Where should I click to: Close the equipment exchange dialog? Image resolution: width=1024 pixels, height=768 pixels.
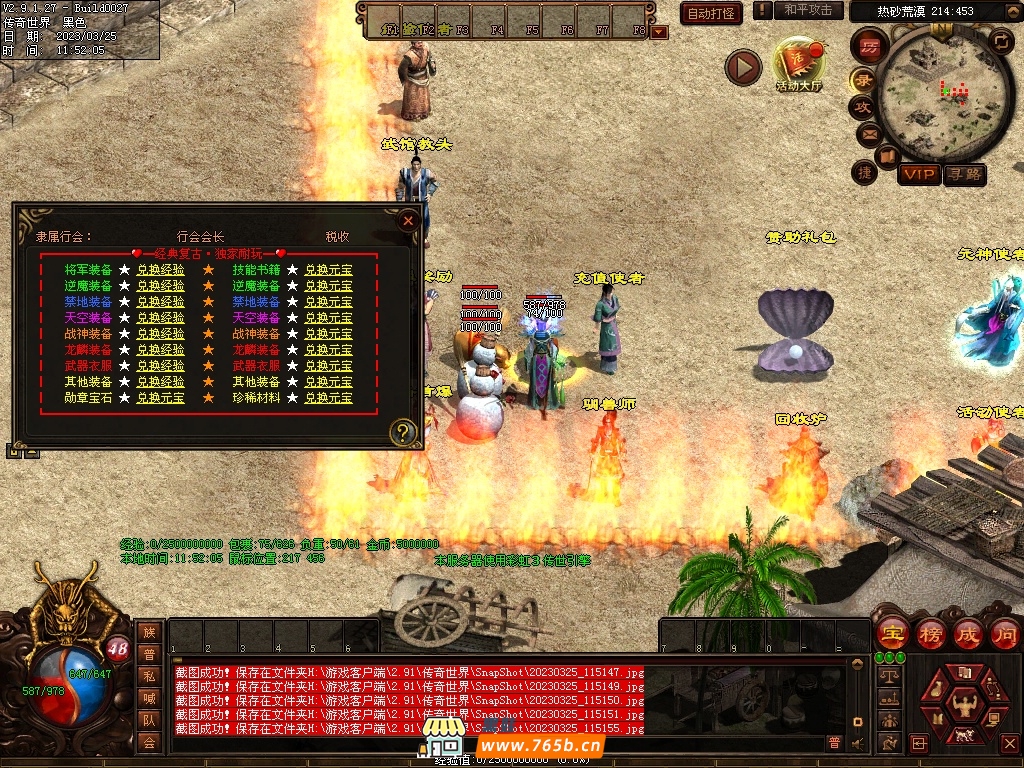(407, 221)
